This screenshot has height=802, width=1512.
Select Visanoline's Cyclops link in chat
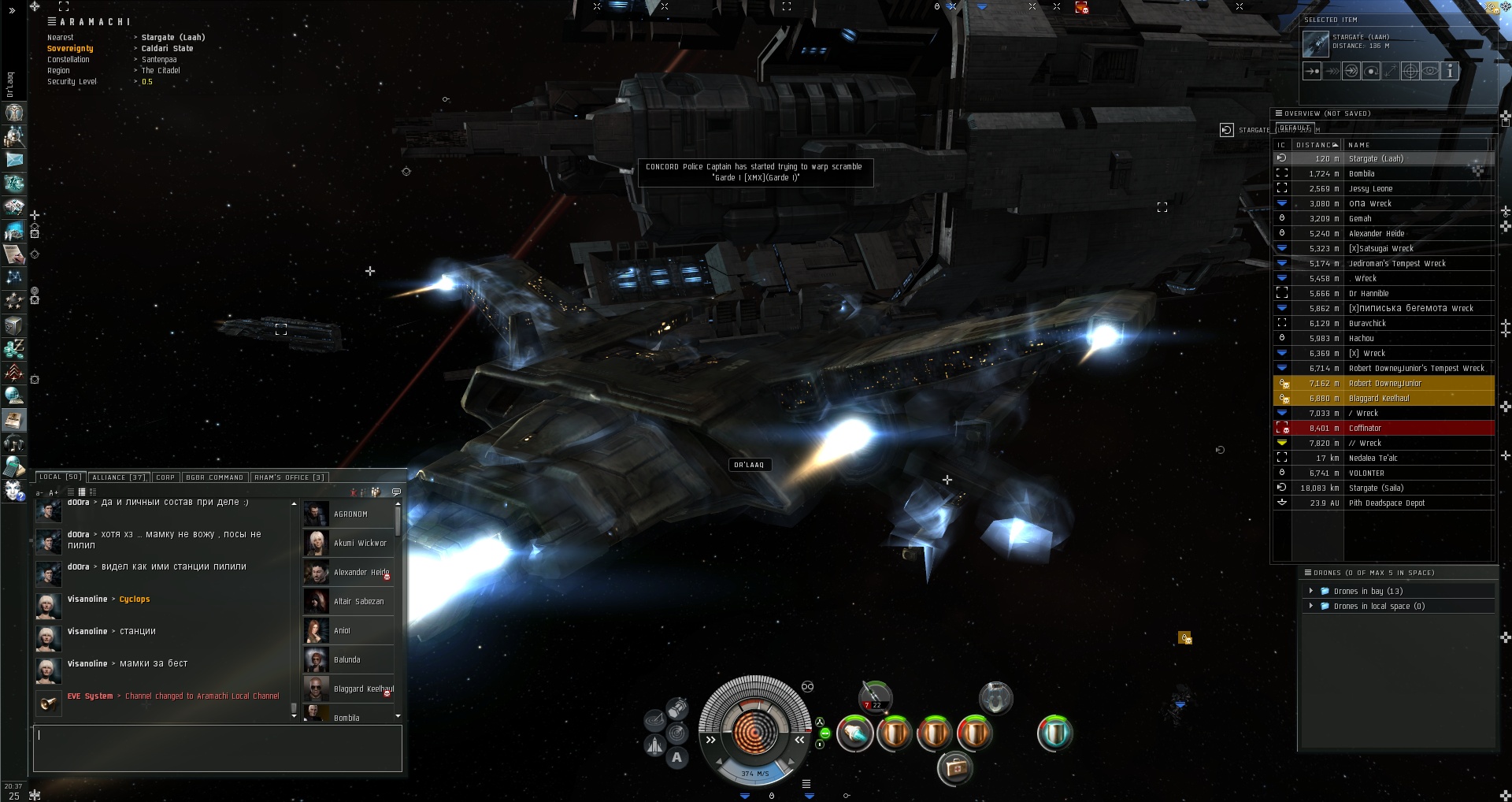(x=135, y=600)
